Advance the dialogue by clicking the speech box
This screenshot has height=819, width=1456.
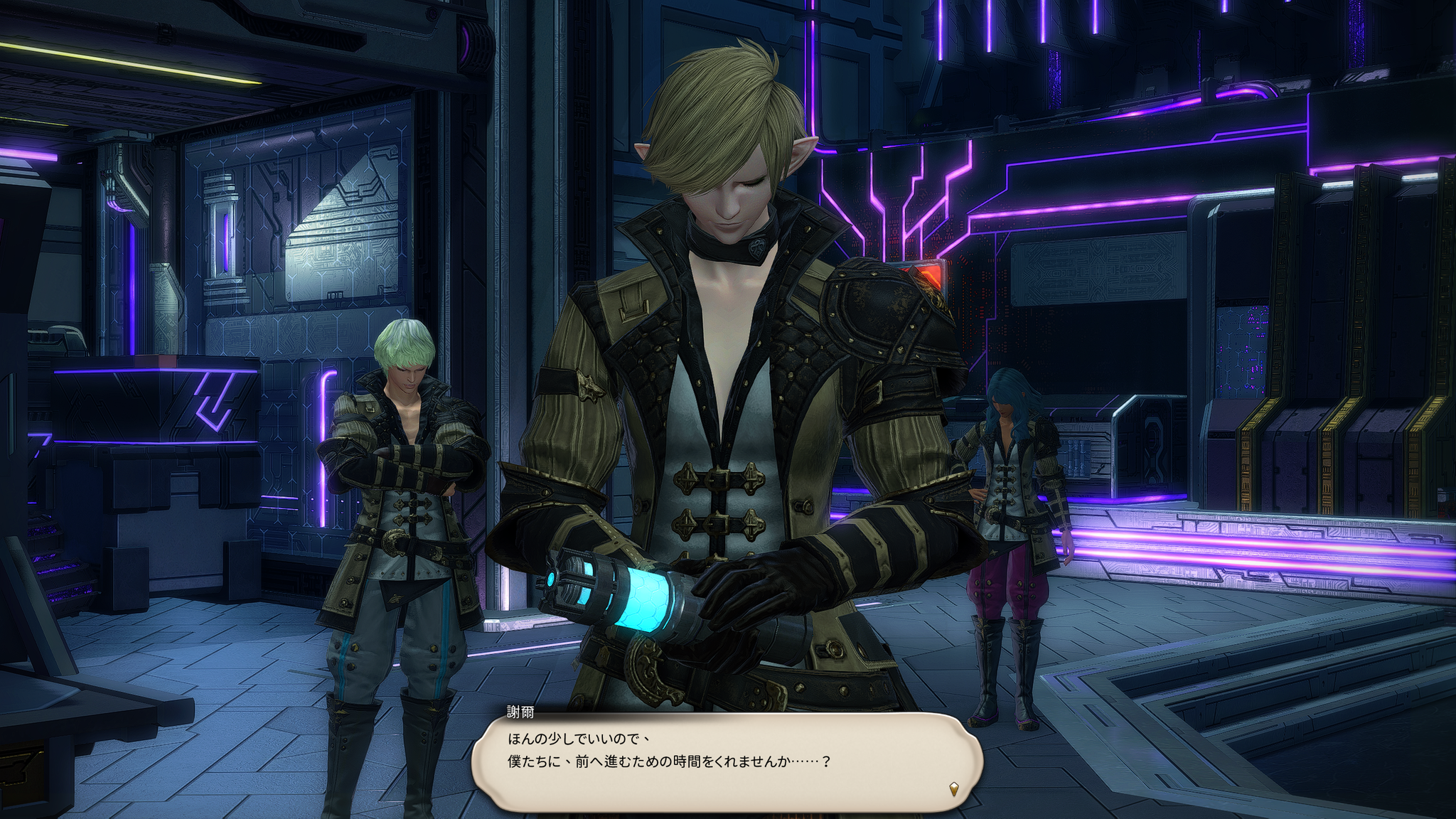727,761
